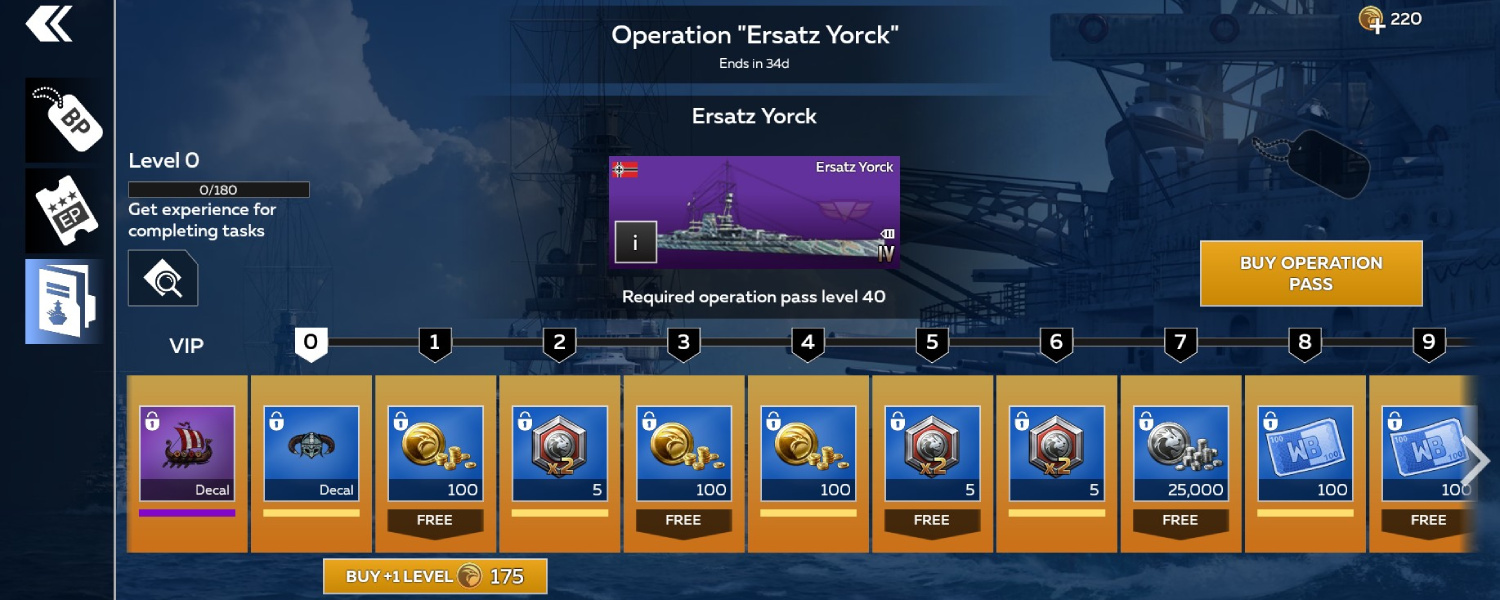The width and height of the screenshot is (1500, 600).
Task: Select the level 1 free 100 gold reward
Action: pos(435,453)
